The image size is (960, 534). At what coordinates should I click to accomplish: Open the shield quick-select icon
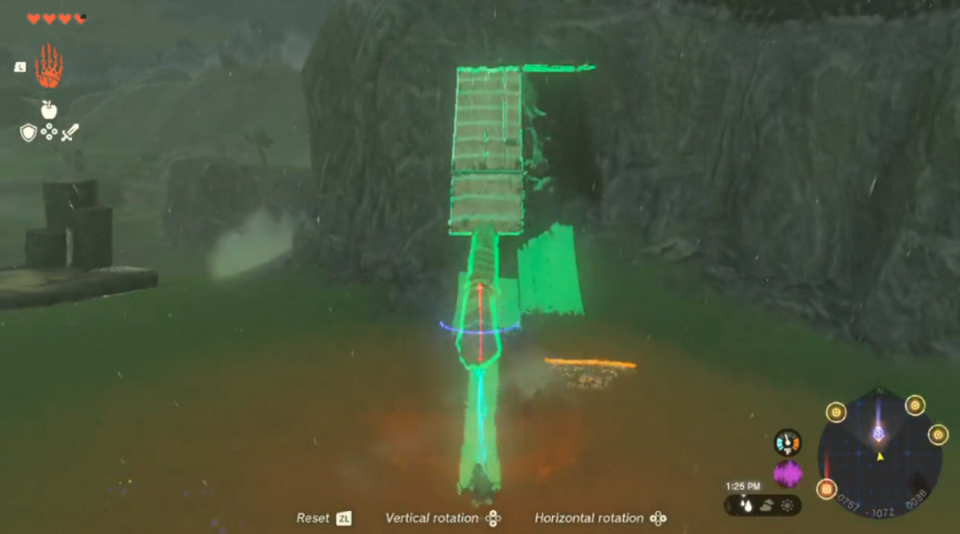pos(28,132)
